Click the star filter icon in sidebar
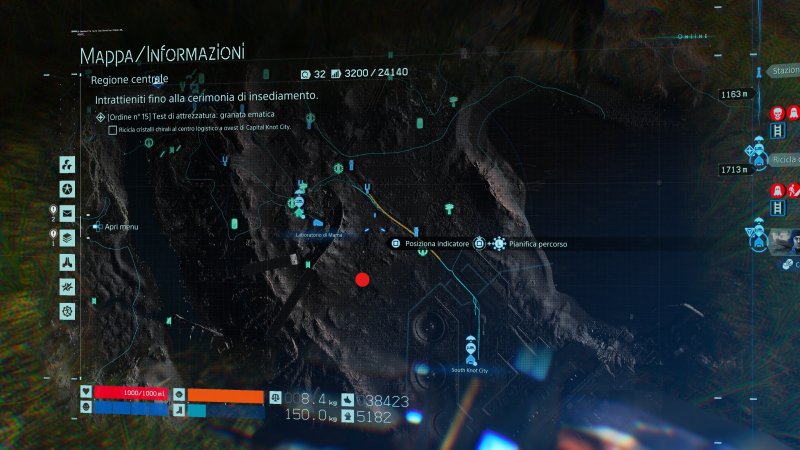Screen dimensions: 800x450 (x=67, y=189)
